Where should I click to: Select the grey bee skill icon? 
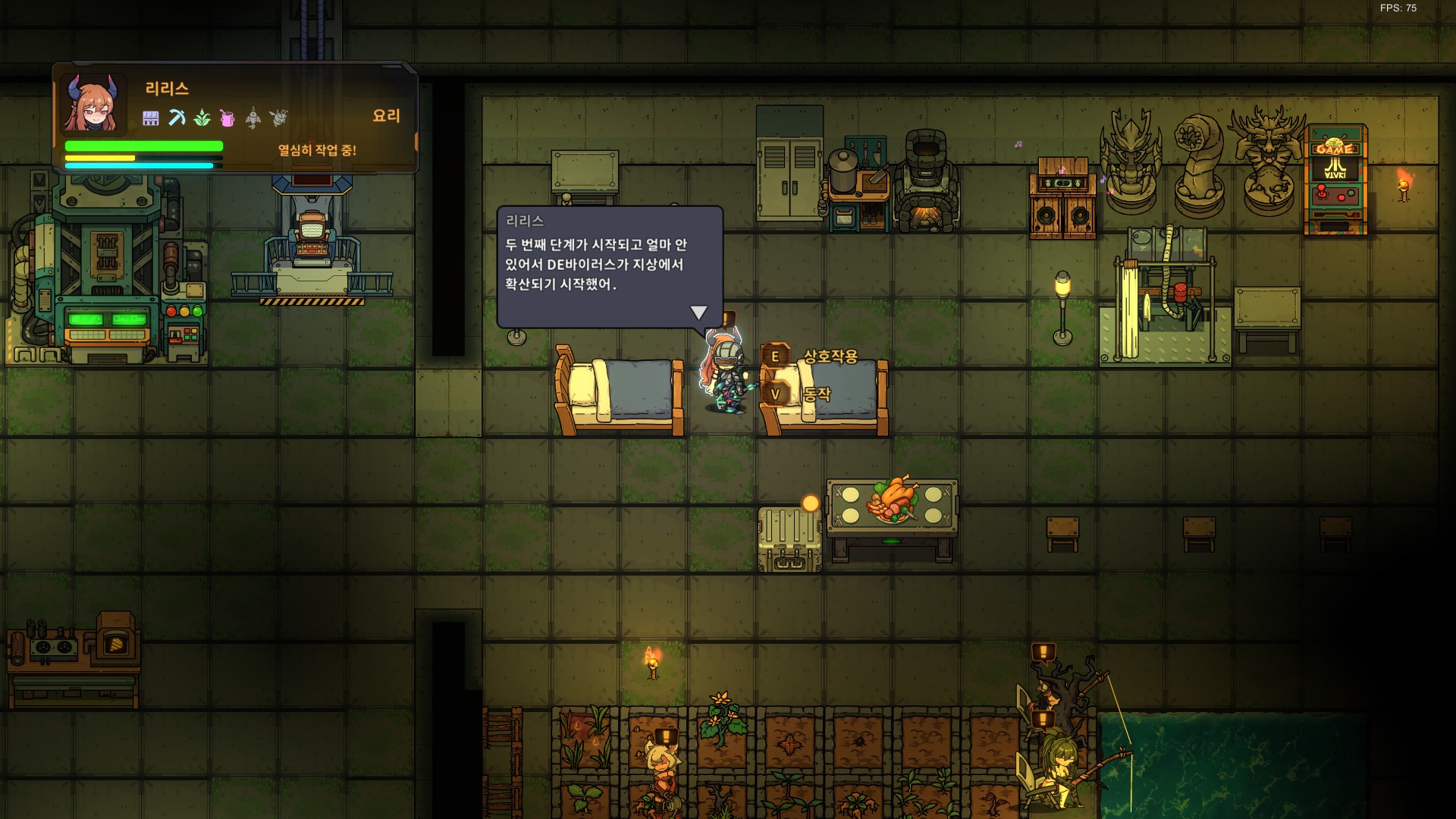[279, 118]
